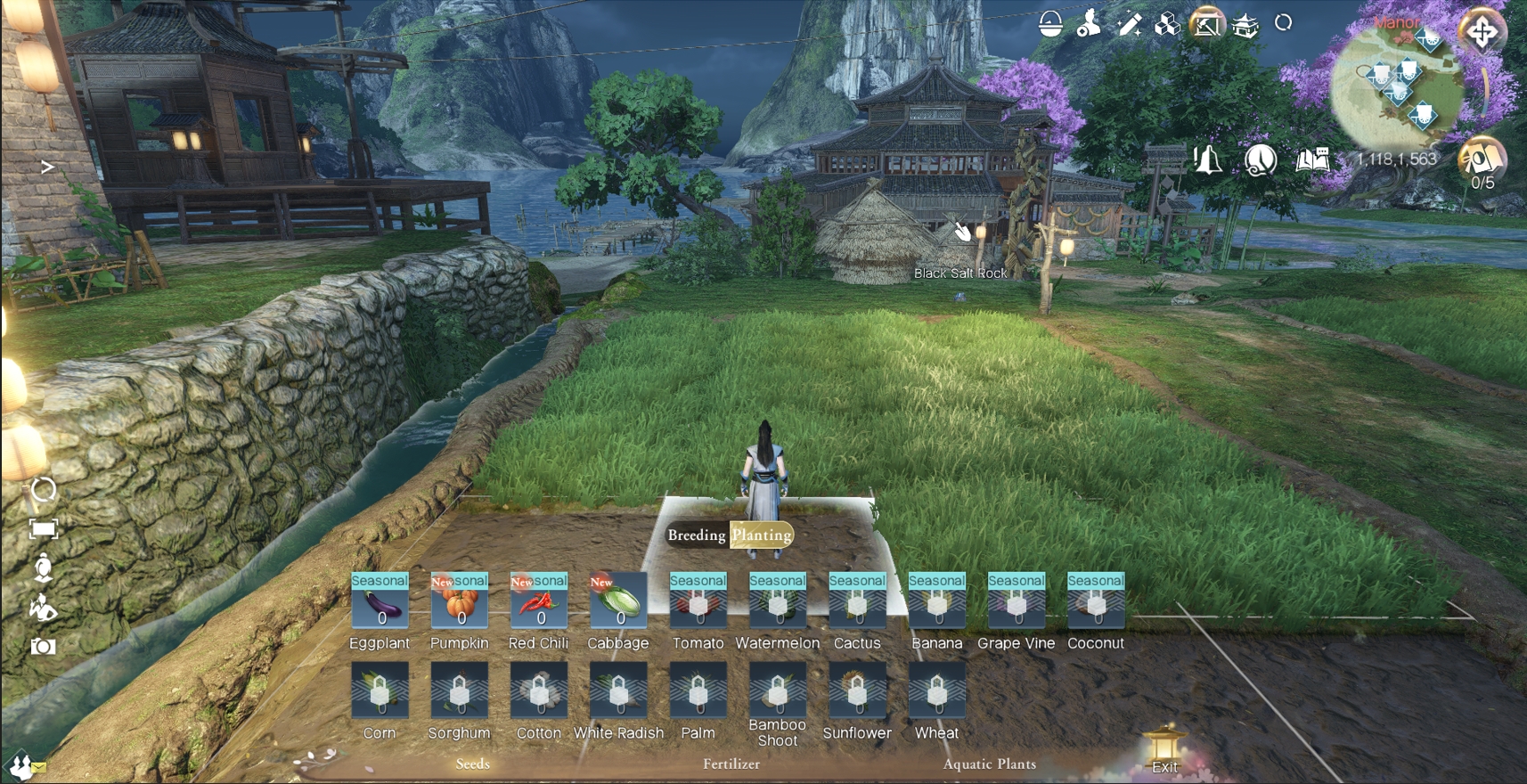Switch to the Fertilizer category
Screen dimensions: 1527x784
click(x=731, y=764)
